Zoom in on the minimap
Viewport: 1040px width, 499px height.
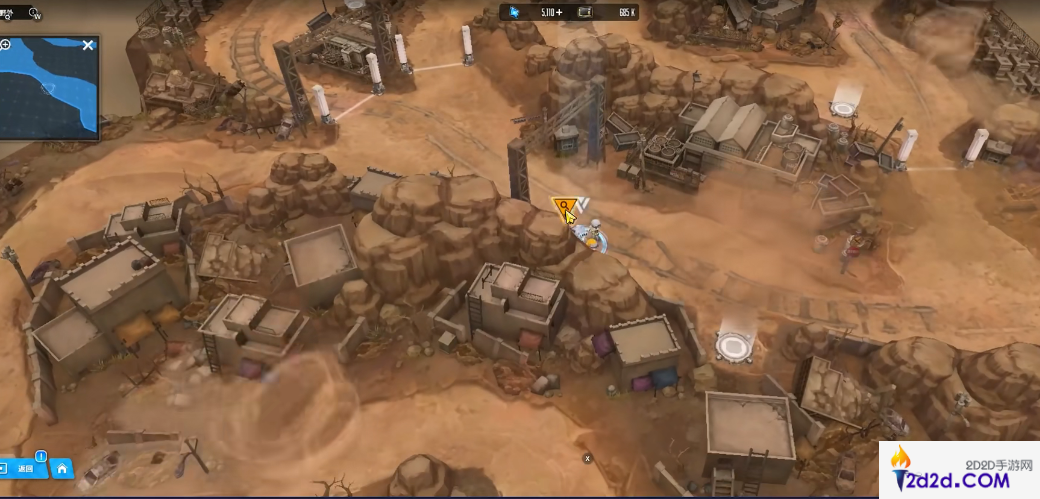pyautogui.click(x=5, y=45)
